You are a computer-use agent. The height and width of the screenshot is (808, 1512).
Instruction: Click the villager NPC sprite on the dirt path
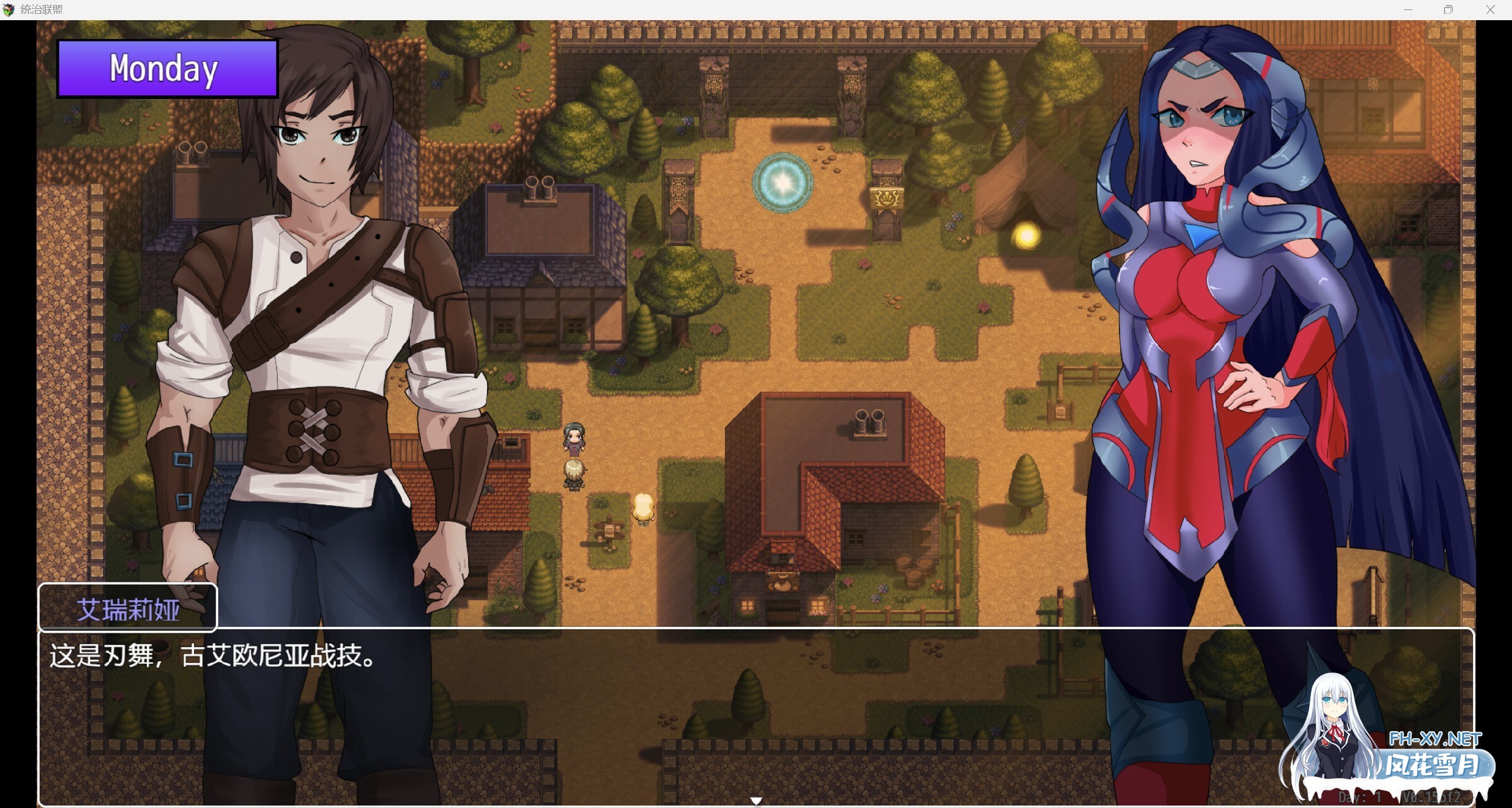pos(574,439)
